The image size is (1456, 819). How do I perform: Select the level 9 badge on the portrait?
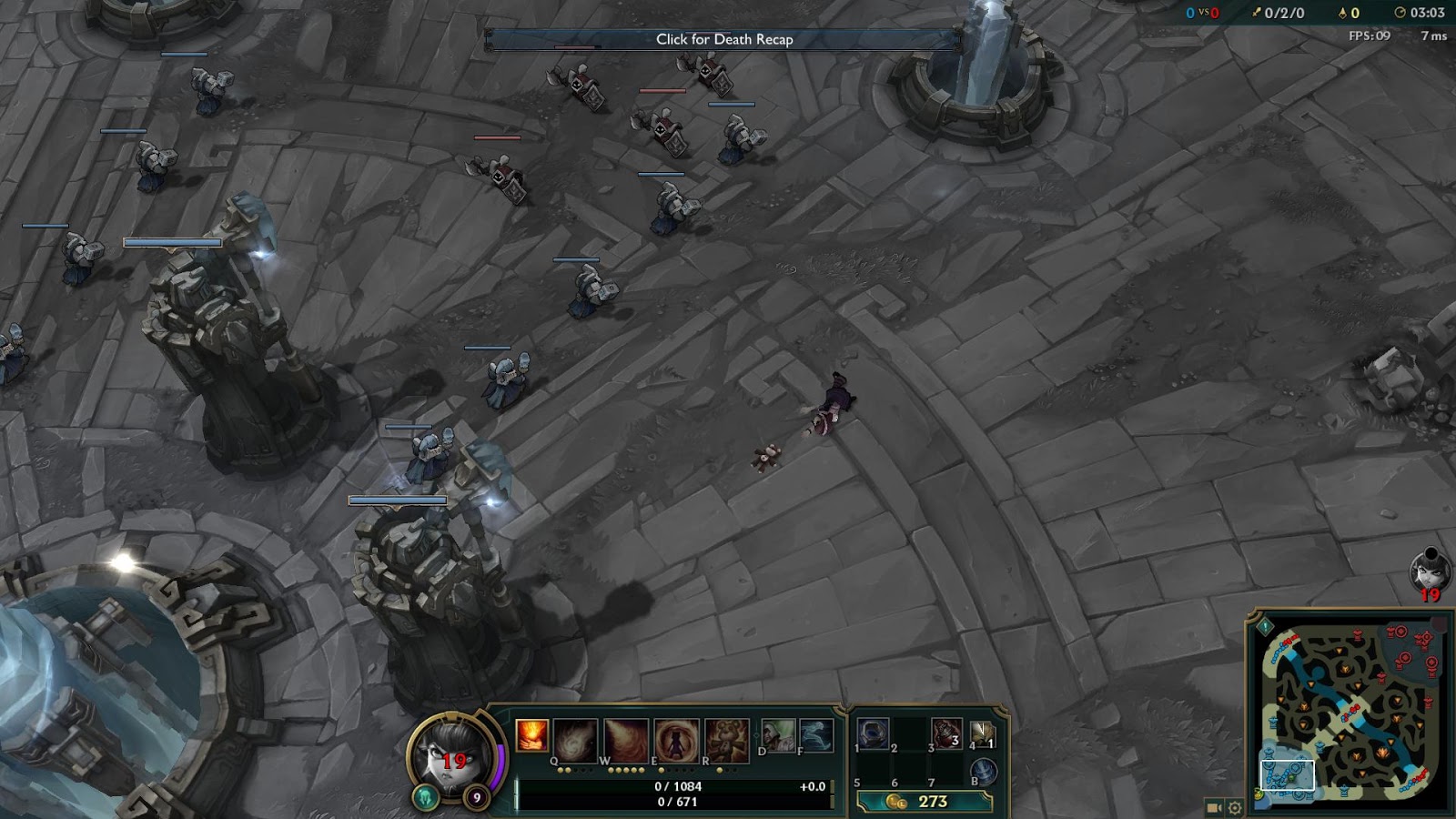pos(477,797)
